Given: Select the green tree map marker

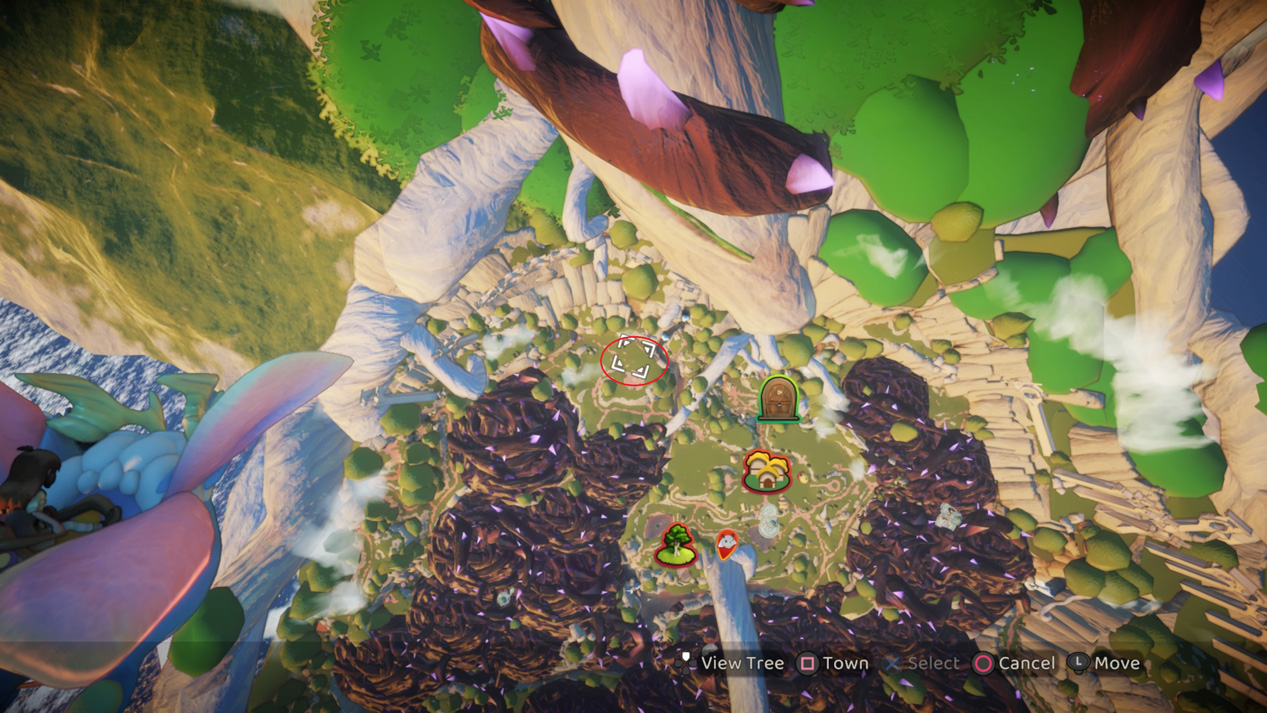Looking at the screenshot, I should [x=677, y=545].
